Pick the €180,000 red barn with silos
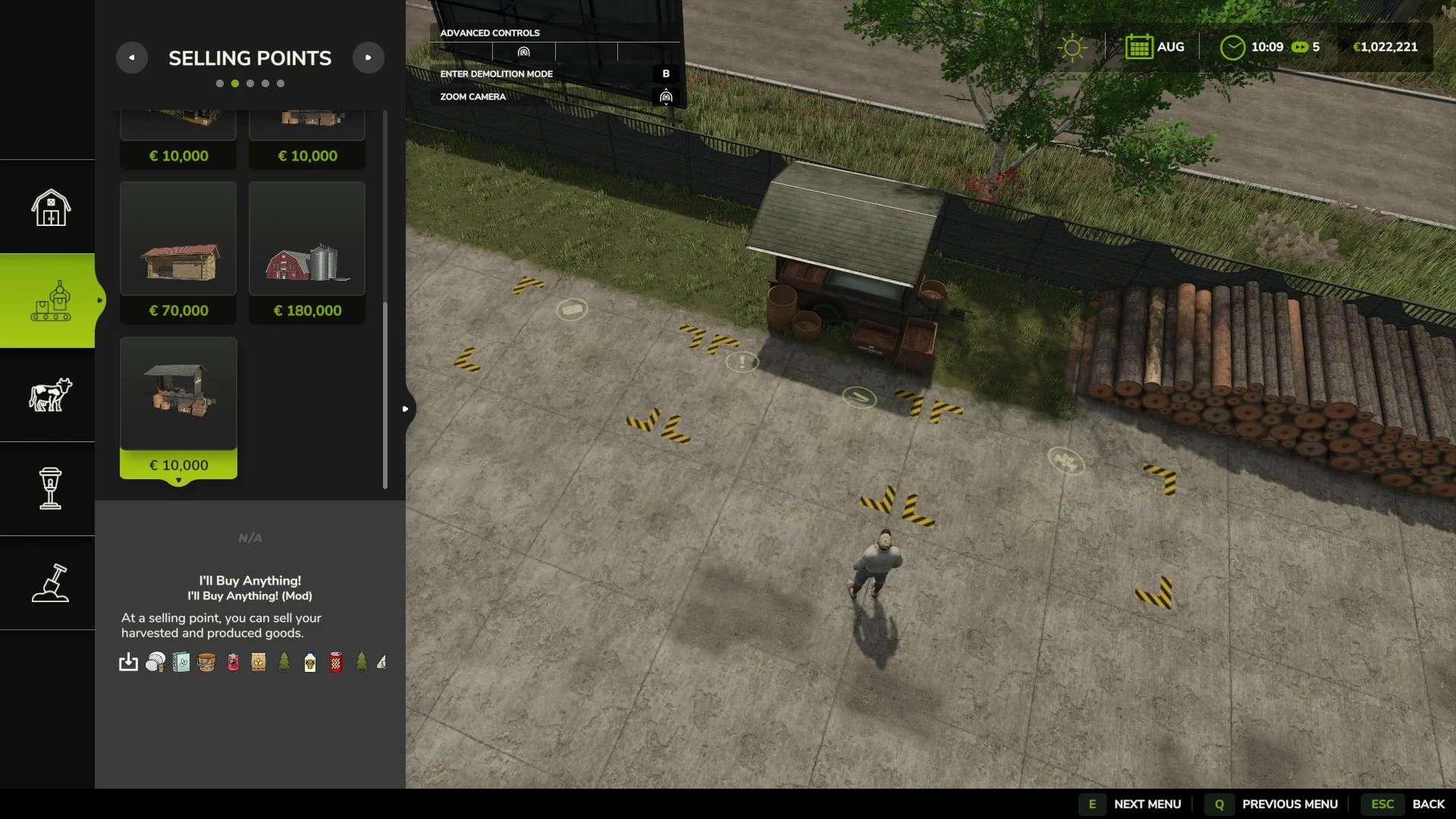Viewport: 1456px width, 819px height. [x=307, y=252]
